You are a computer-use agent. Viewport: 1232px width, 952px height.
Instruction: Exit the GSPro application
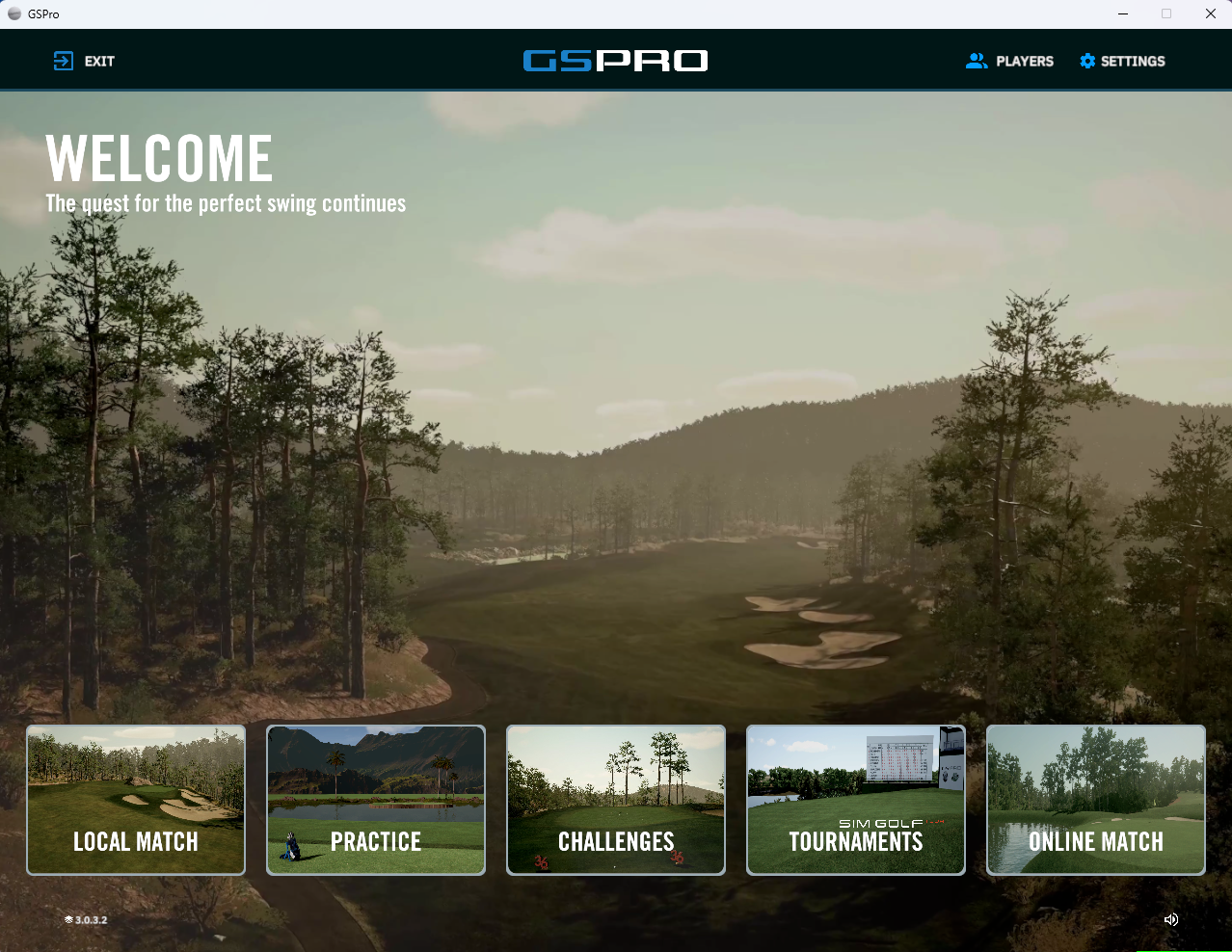coord(84,62)
